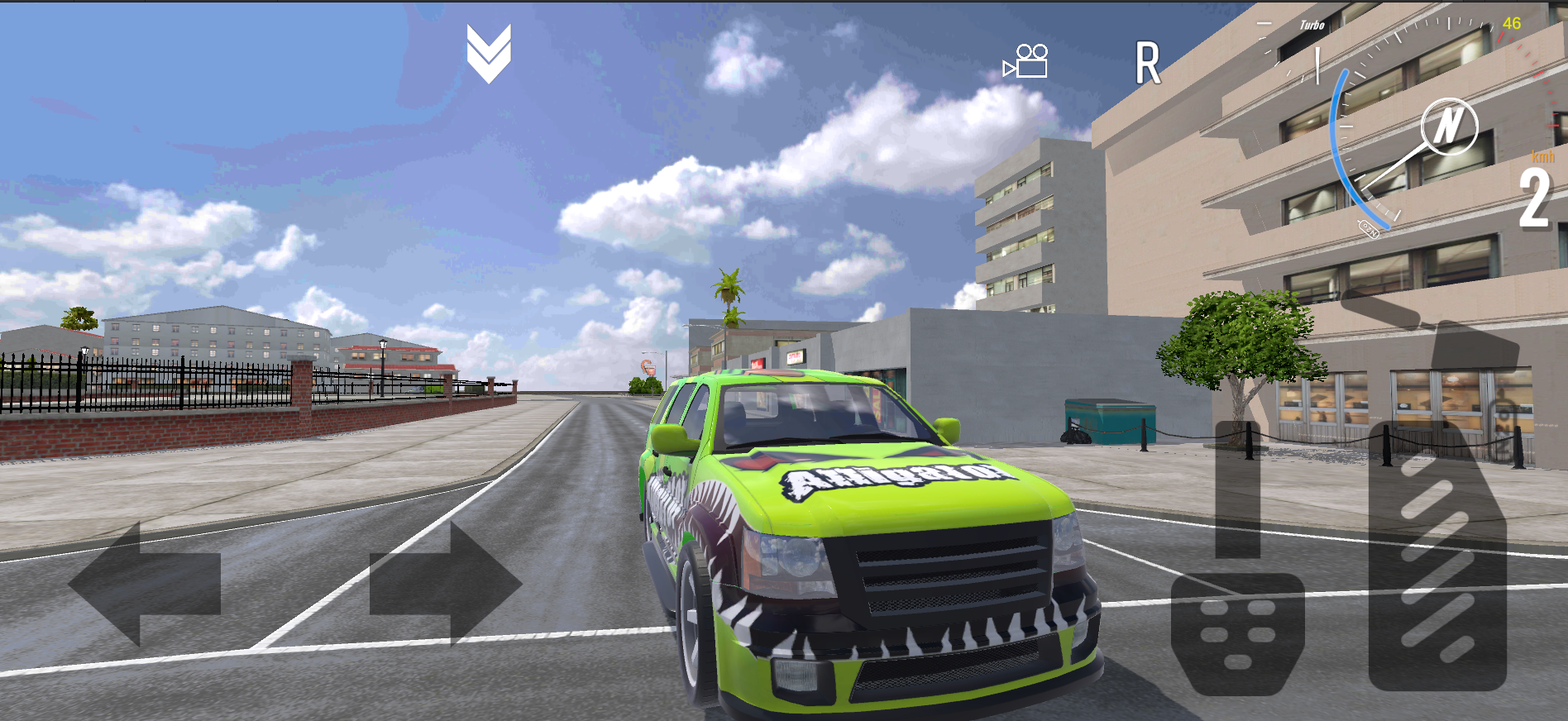Screen dimensions: 1568x721
Task: Toggle reverse gear via the R indicator
Action: 1148,64
